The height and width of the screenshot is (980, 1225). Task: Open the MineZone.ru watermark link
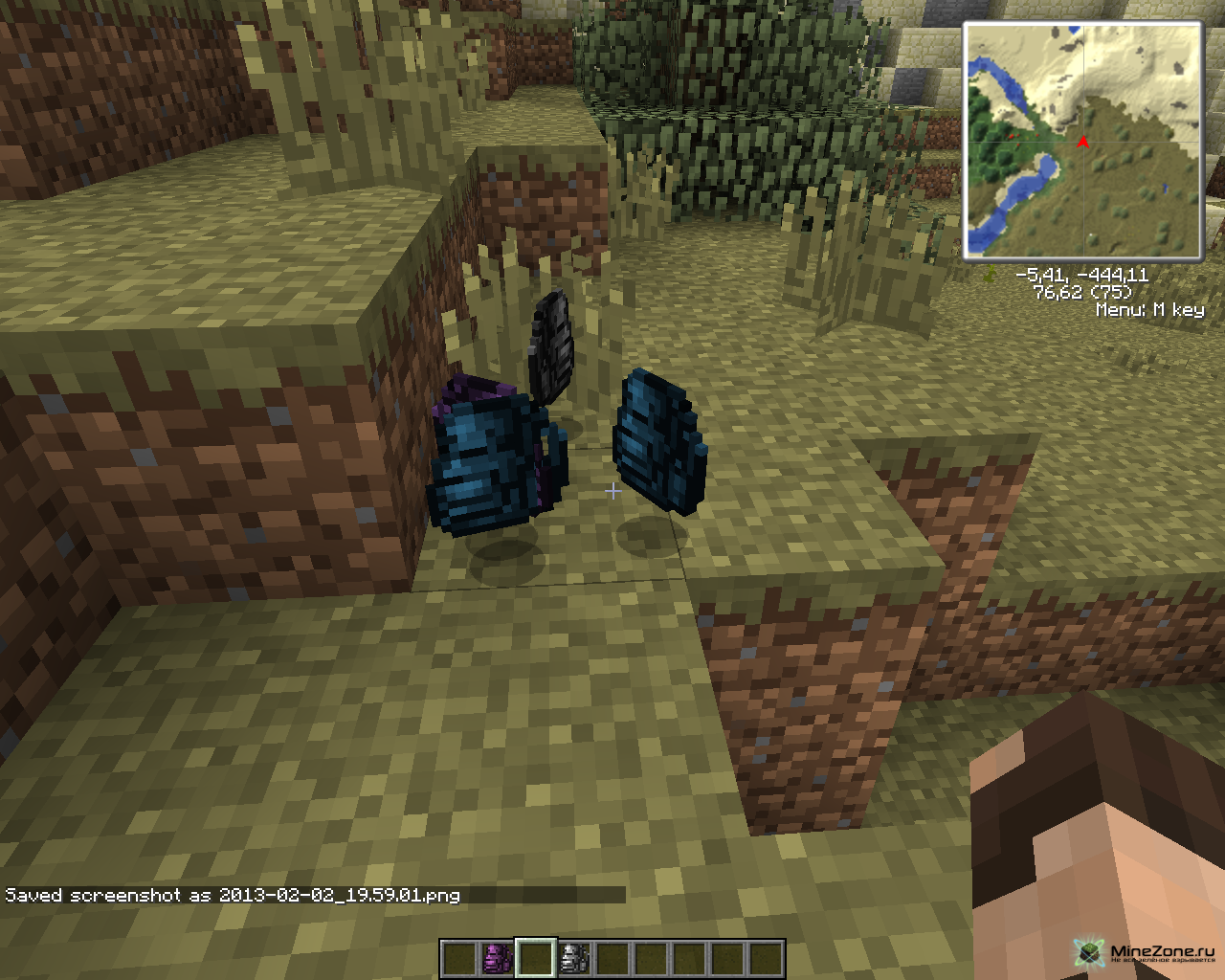pyautogui.click(x=1145, y=952)
